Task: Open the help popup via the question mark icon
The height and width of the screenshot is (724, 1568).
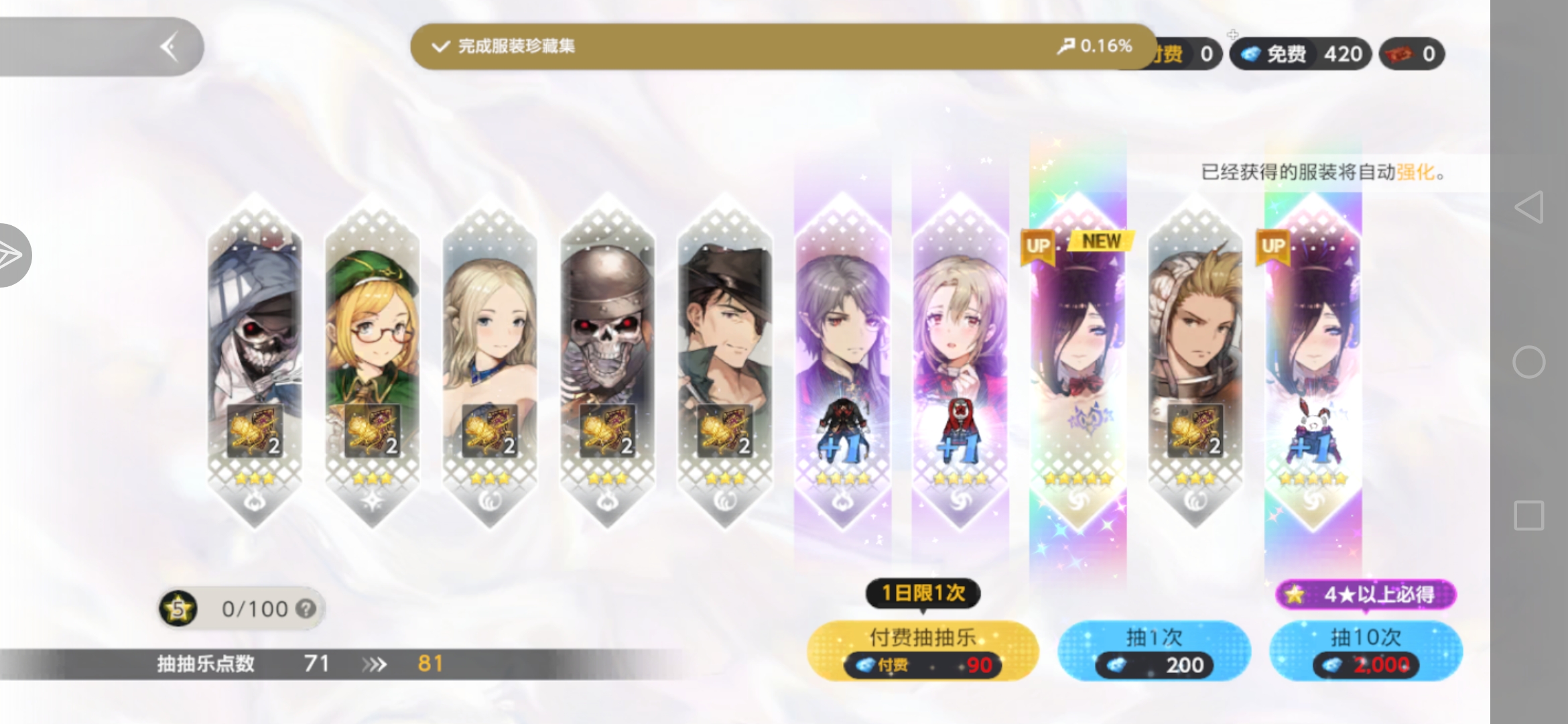Action: click(x=306, y=609)
